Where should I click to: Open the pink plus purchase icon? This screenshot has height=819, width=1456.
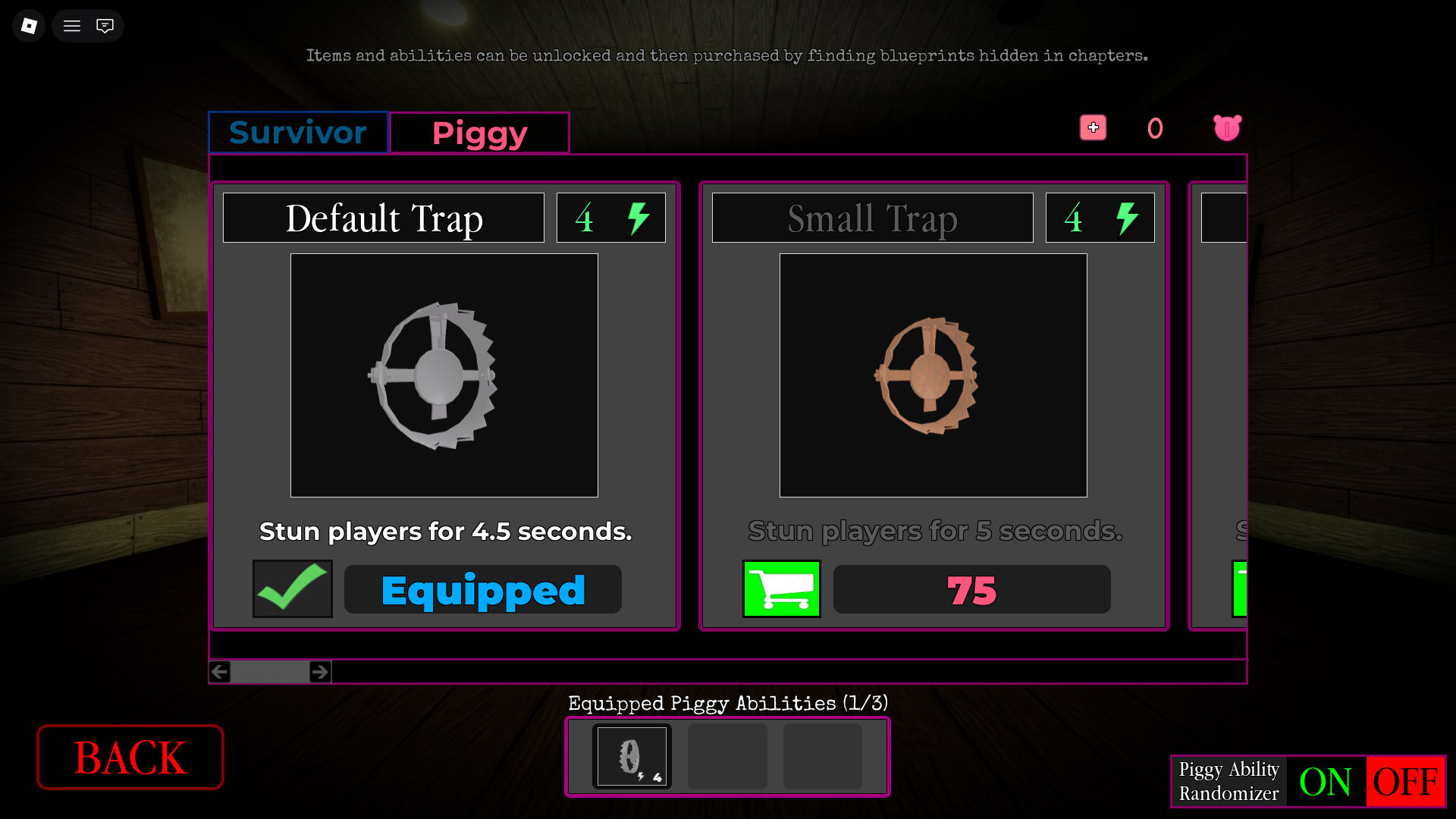tap(1093, 127)
